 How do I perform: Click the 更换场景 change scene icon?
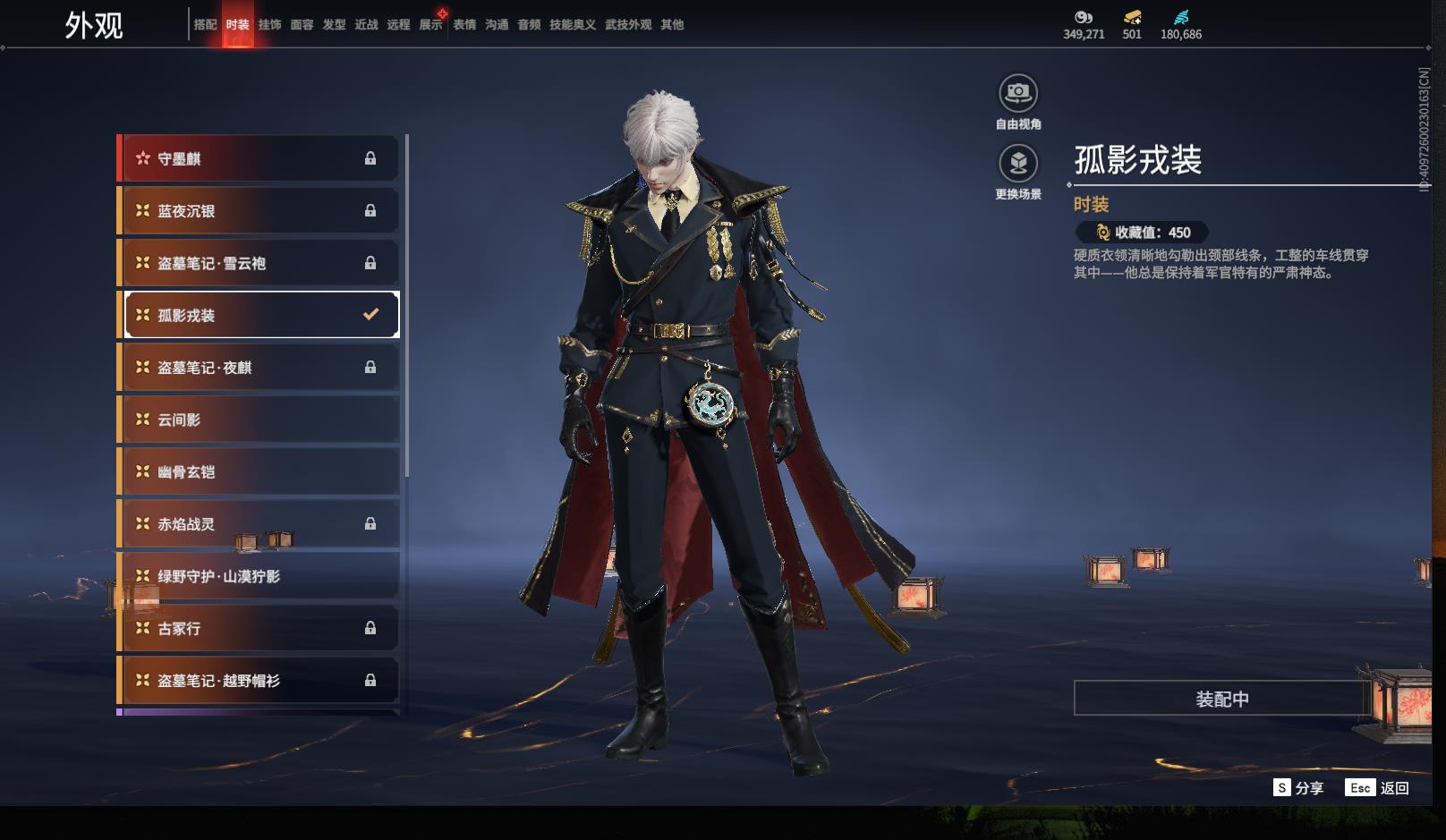pyautogui.click(x=1018, y=164)
